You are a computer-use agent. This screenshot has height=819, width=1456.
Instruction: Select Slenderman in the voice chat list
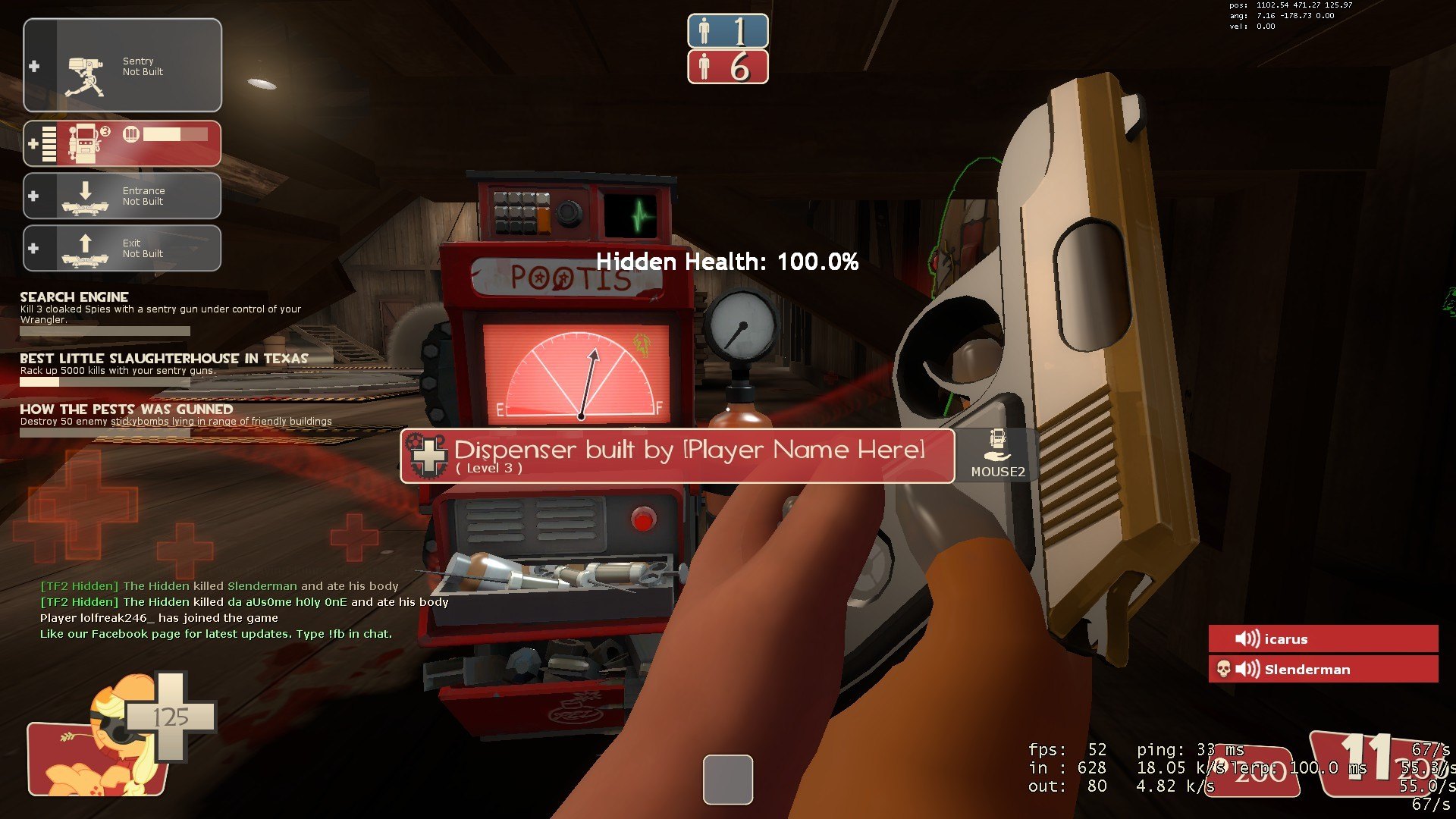click(1323, 669)
